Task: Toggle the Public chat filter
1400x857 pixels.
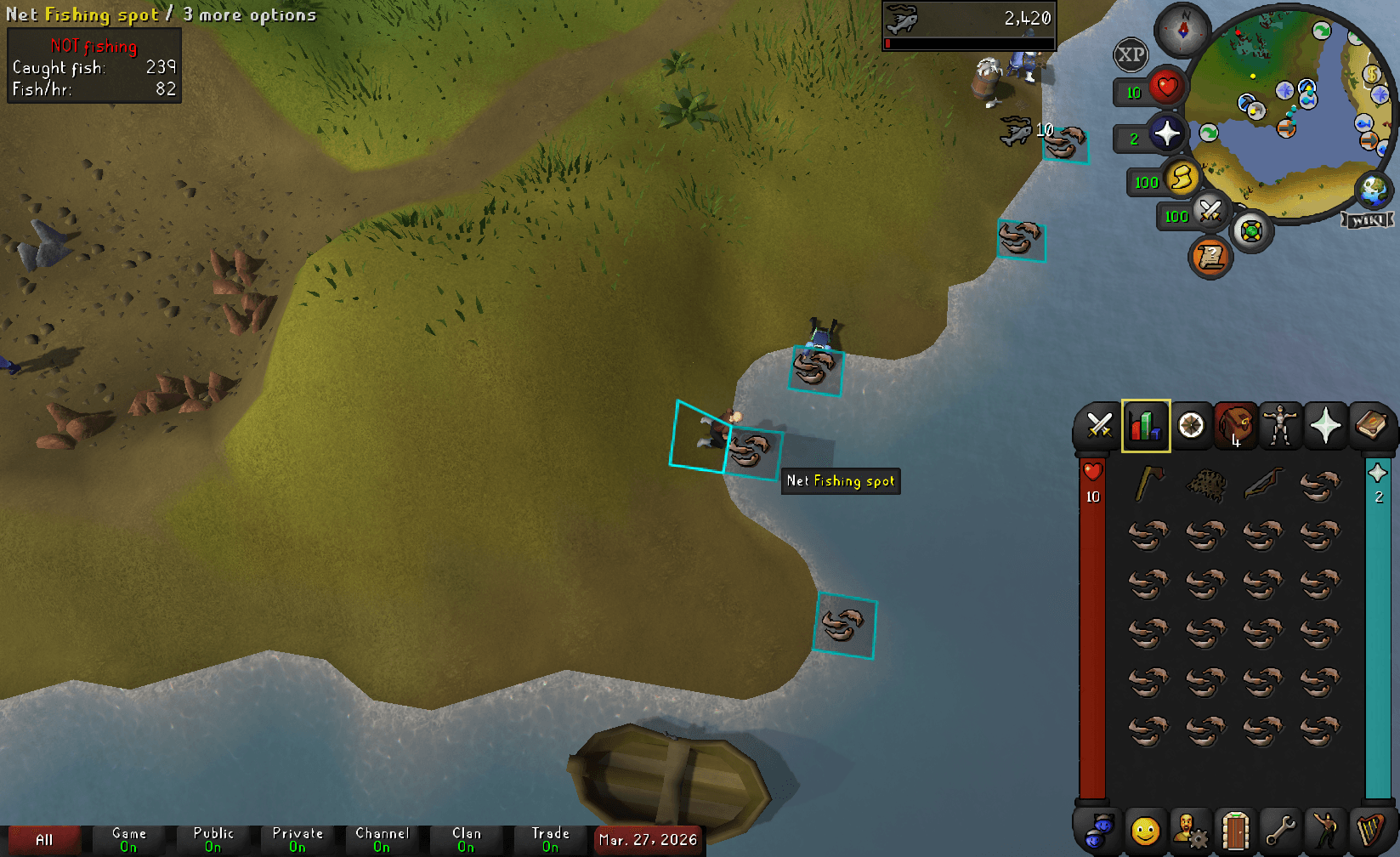Action: (x=213, y=838)
